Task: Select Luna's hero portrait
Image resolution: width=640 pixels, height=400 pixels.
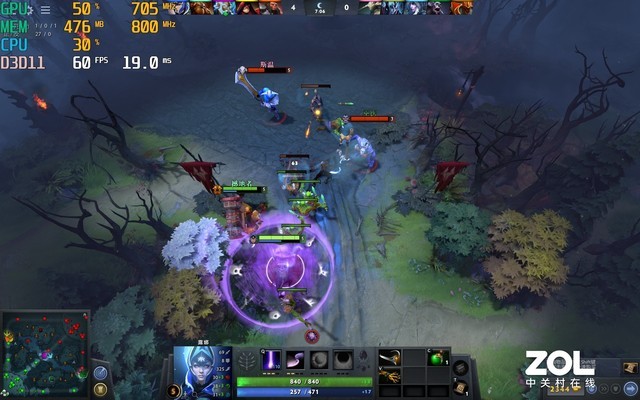Action: click(x=196, y=365)
